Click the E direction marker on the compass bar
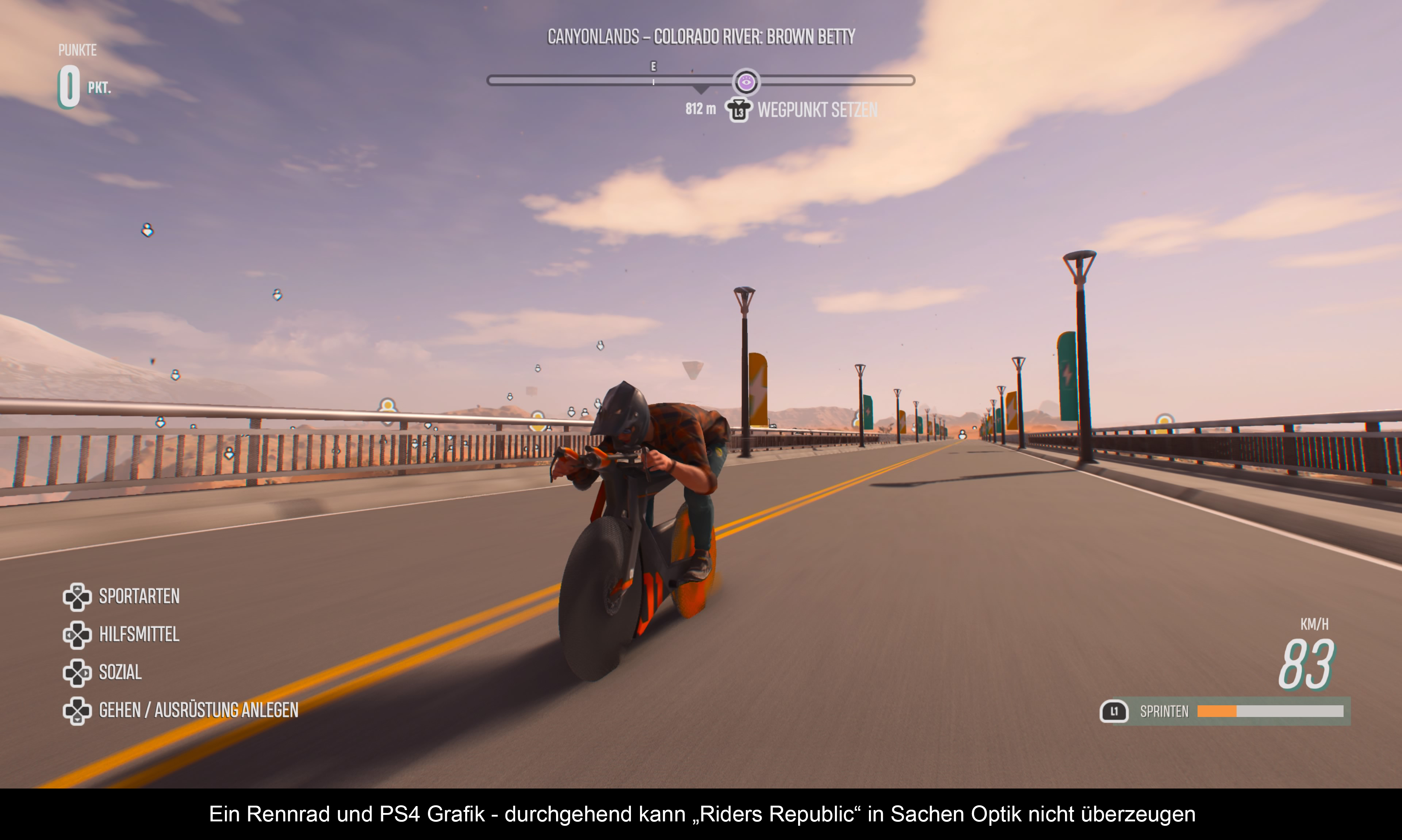 (x=653, y=67)
